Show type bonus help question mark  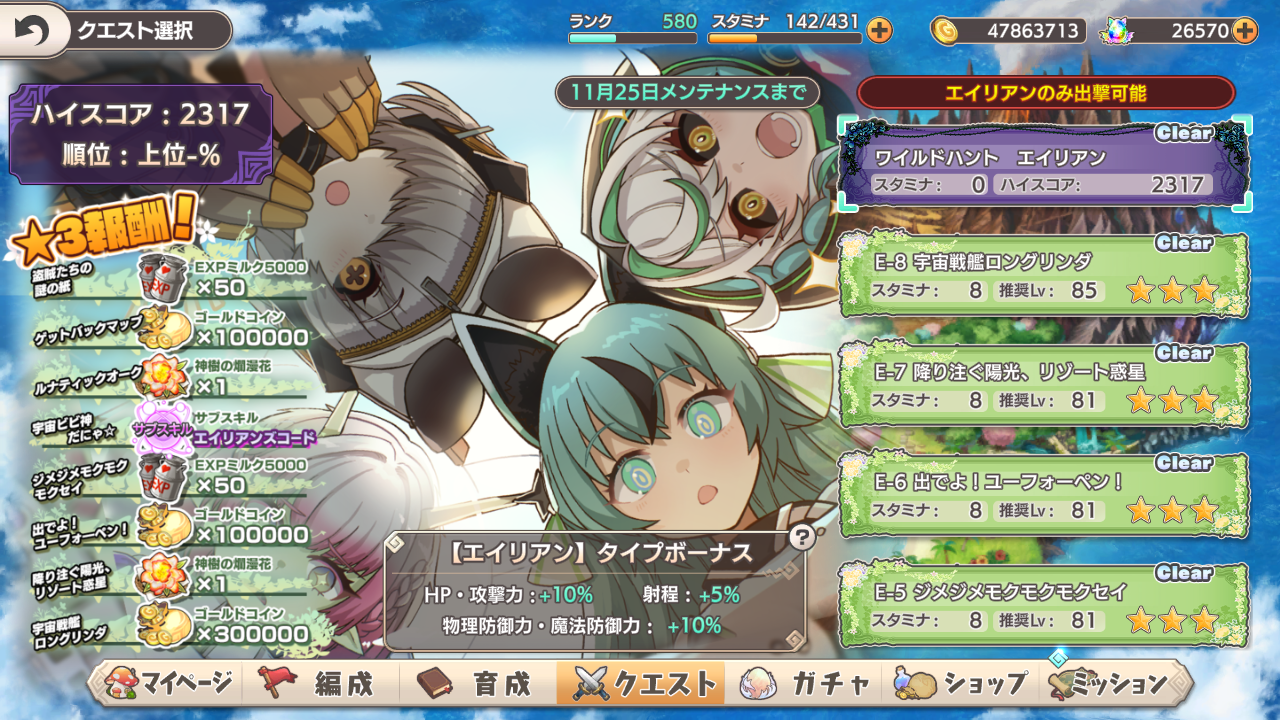click(800, 537)
